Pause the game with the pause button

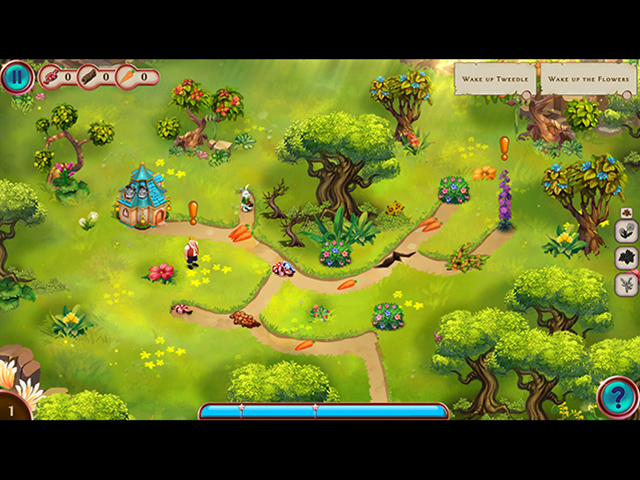(17, 77)
